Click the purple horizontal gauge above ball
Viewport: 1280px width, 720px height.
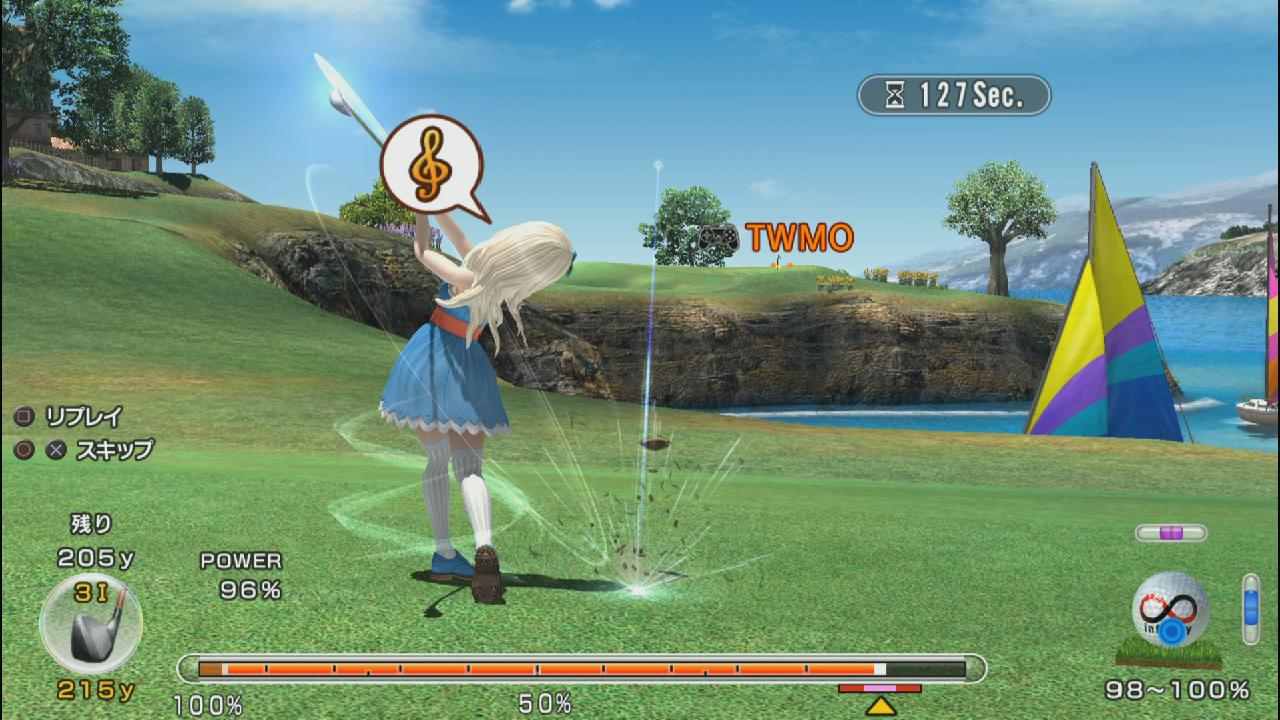(x=1171, y=533)
